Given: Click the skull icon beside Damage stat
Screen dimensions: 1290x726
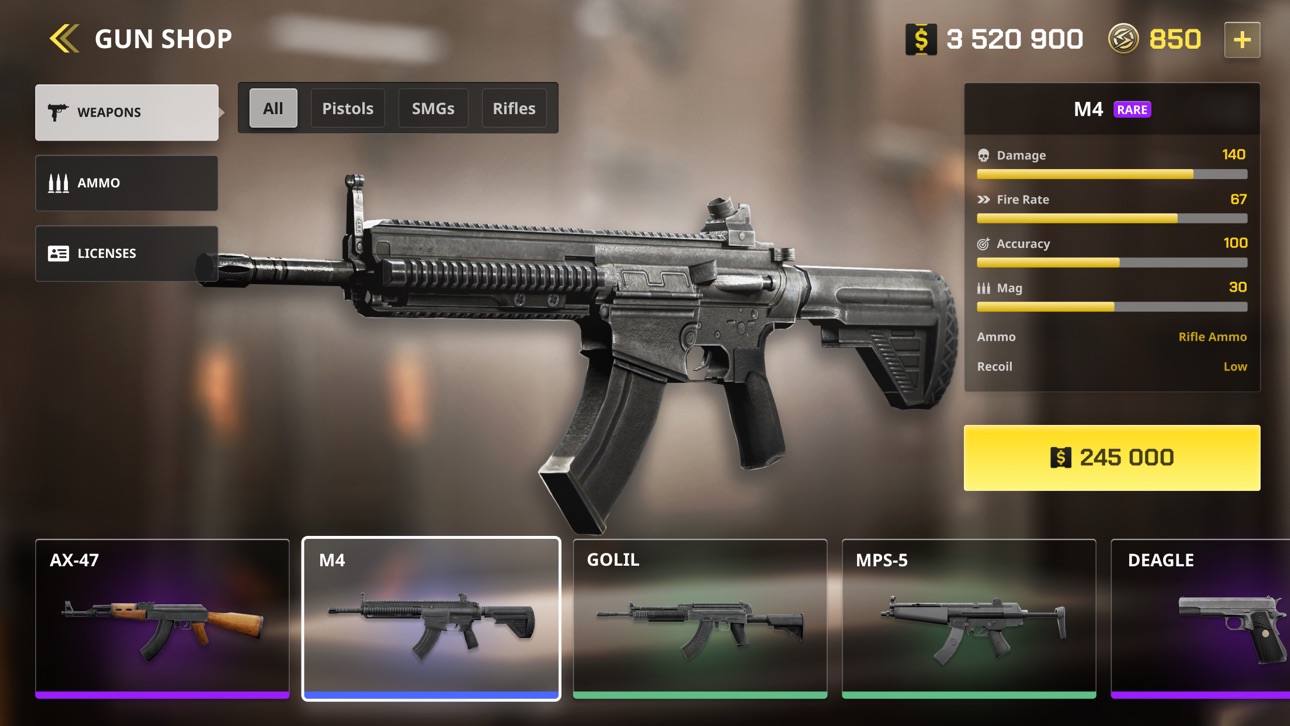Looking at the screenshot, I should pos(983,154).
